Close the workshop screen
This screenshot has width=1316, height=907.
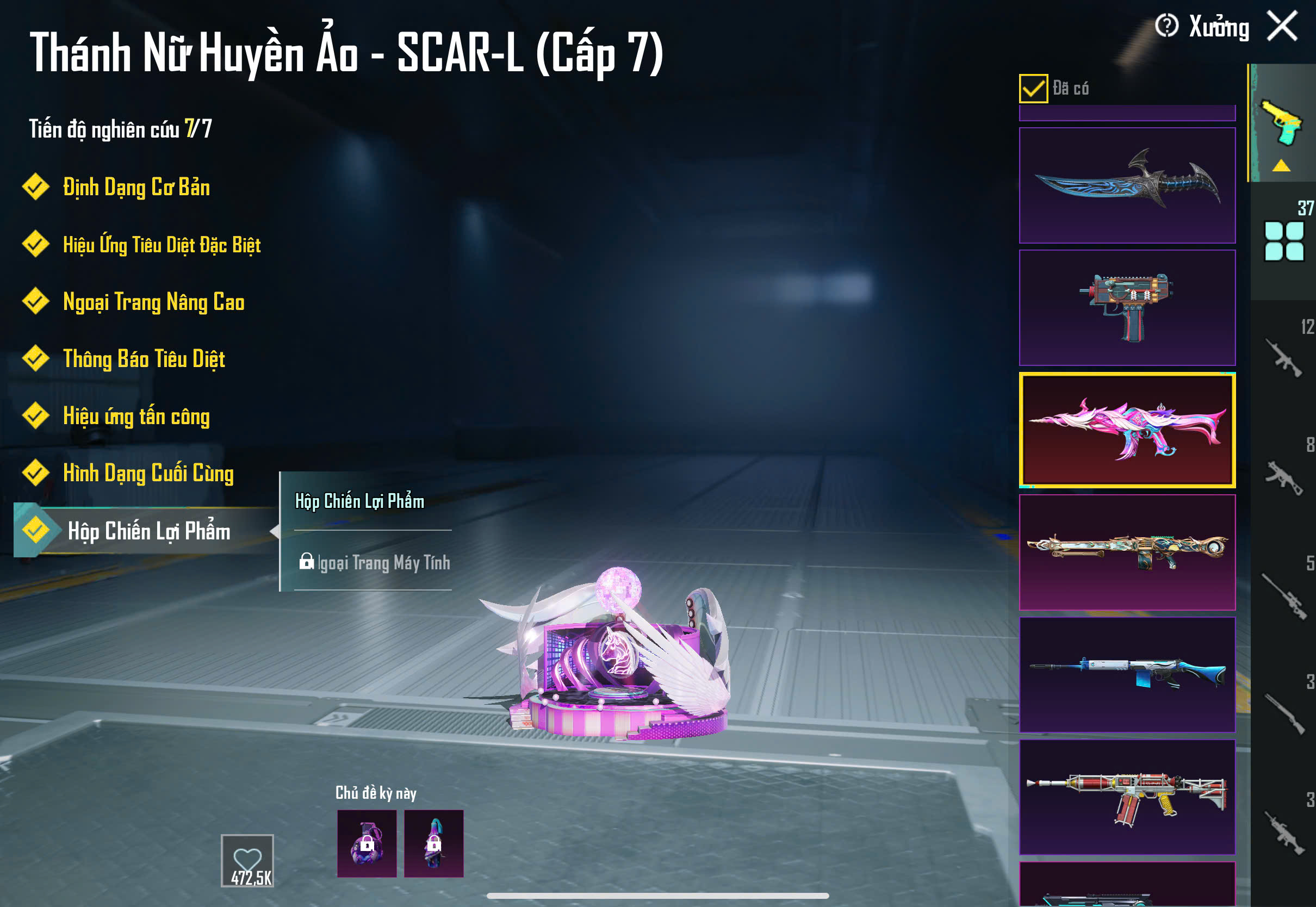1282,26
